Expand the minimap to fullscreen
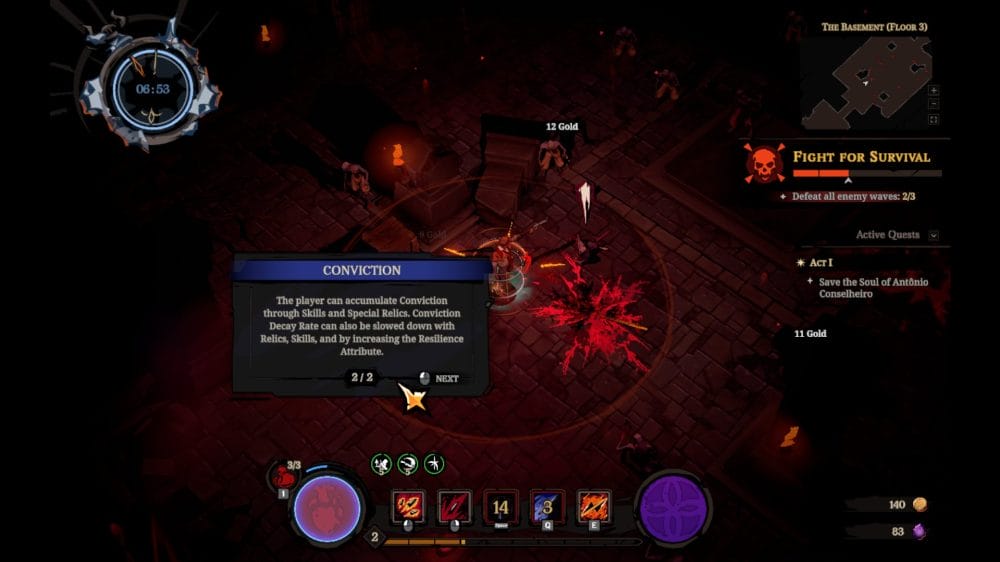 tap(934, 120)
